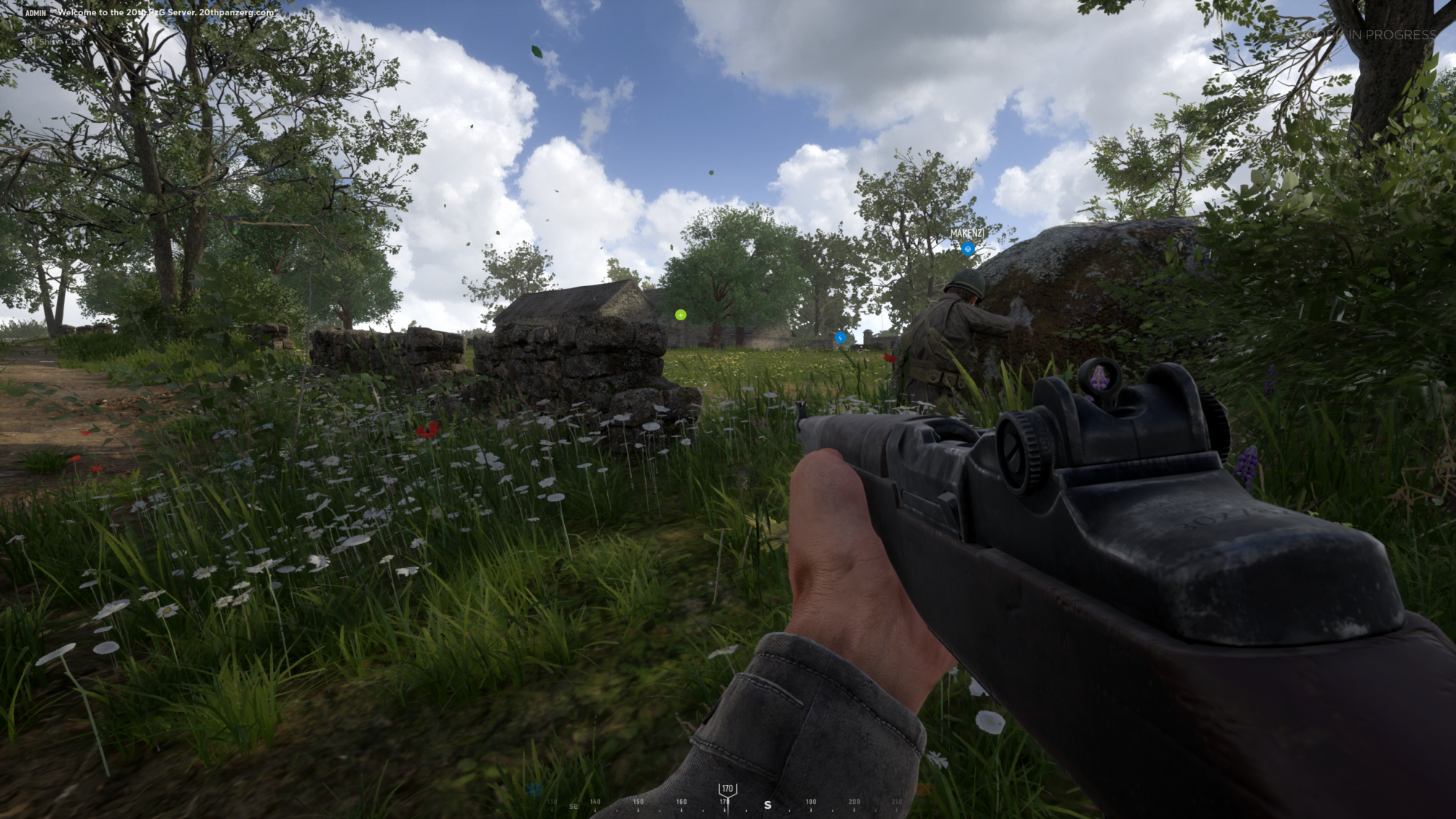Select the blue lightning bolt marker
The image size is (1456, 819).
coord(841,337)
